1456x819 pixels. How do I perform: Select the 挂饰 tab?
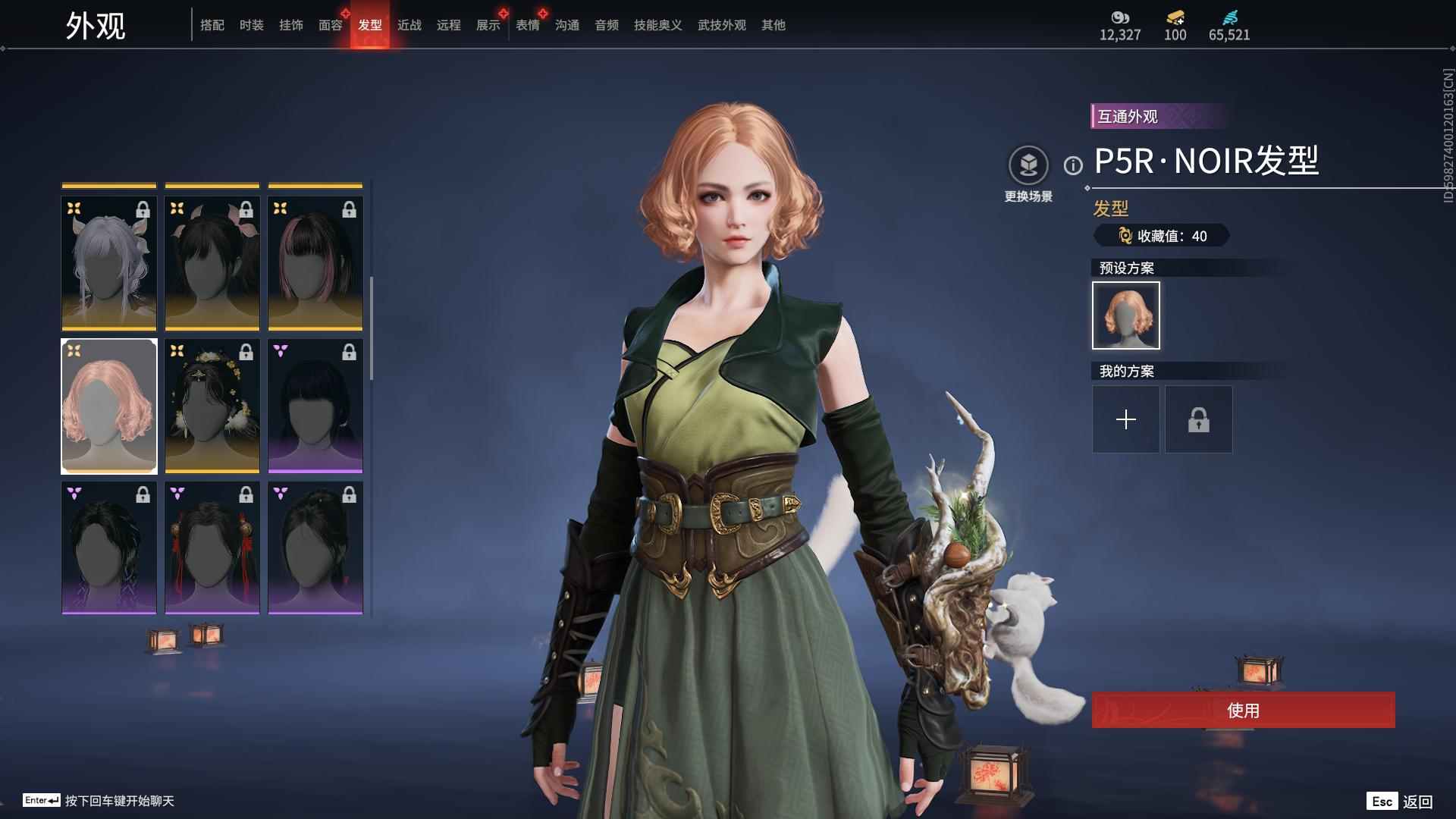point(290,25)
